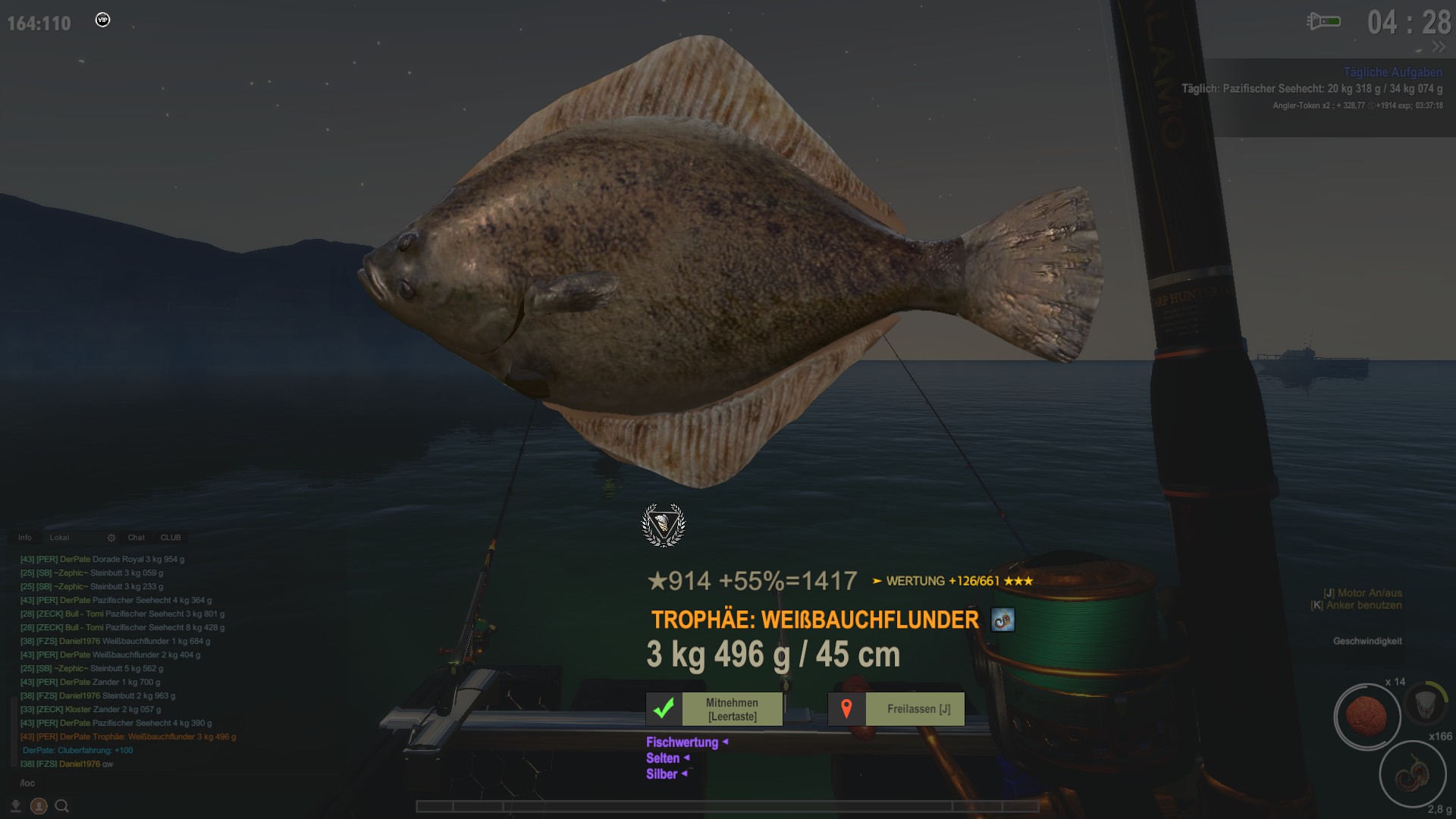Open the player profile icon below chat
This screenshot has width=1456, height=819.
[x=39, y=806]
